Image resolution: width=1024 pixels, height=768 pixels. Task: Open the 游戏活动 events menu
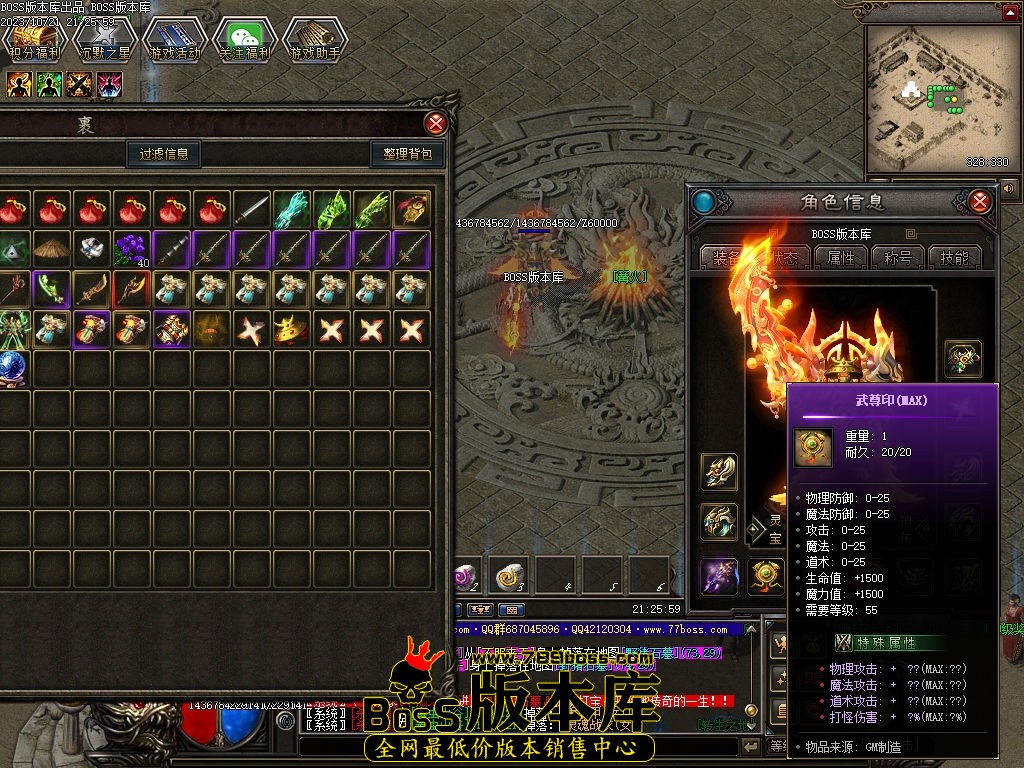click(x=175, y=42)
